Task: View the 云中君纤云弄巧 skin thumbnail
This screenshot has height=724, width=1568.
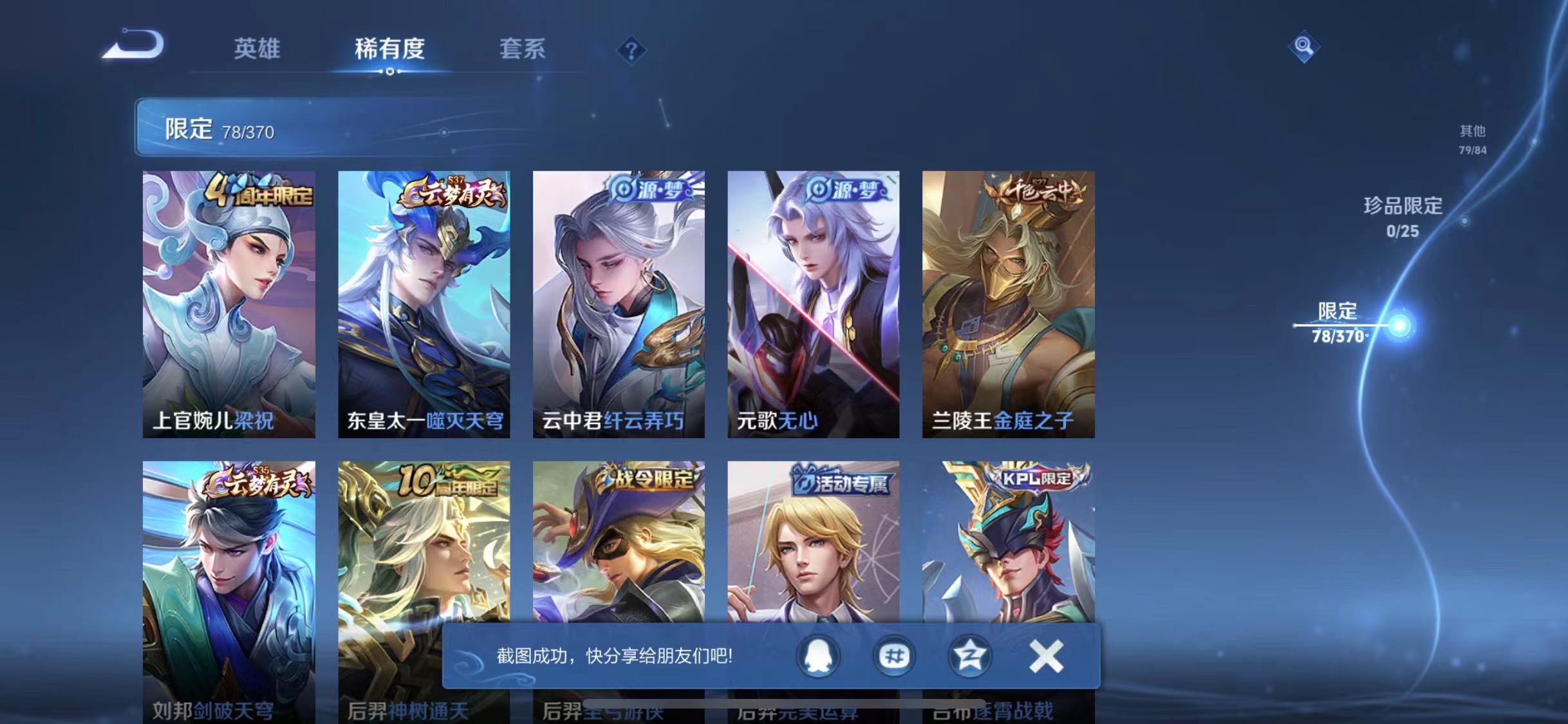Action: click(x=620, y=302)
